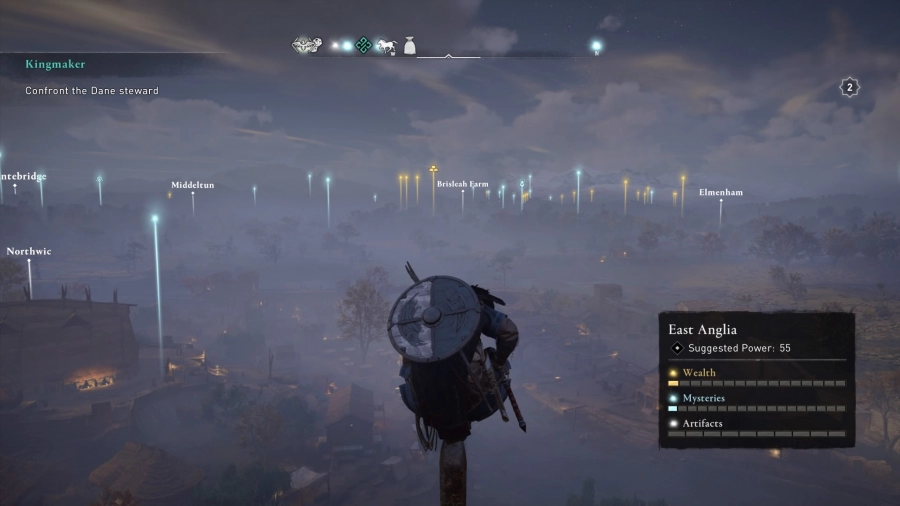The height and width of the screenshot is (506, 900).
Task: Click the stable horse icon on the compass
Action: point(386,46)
